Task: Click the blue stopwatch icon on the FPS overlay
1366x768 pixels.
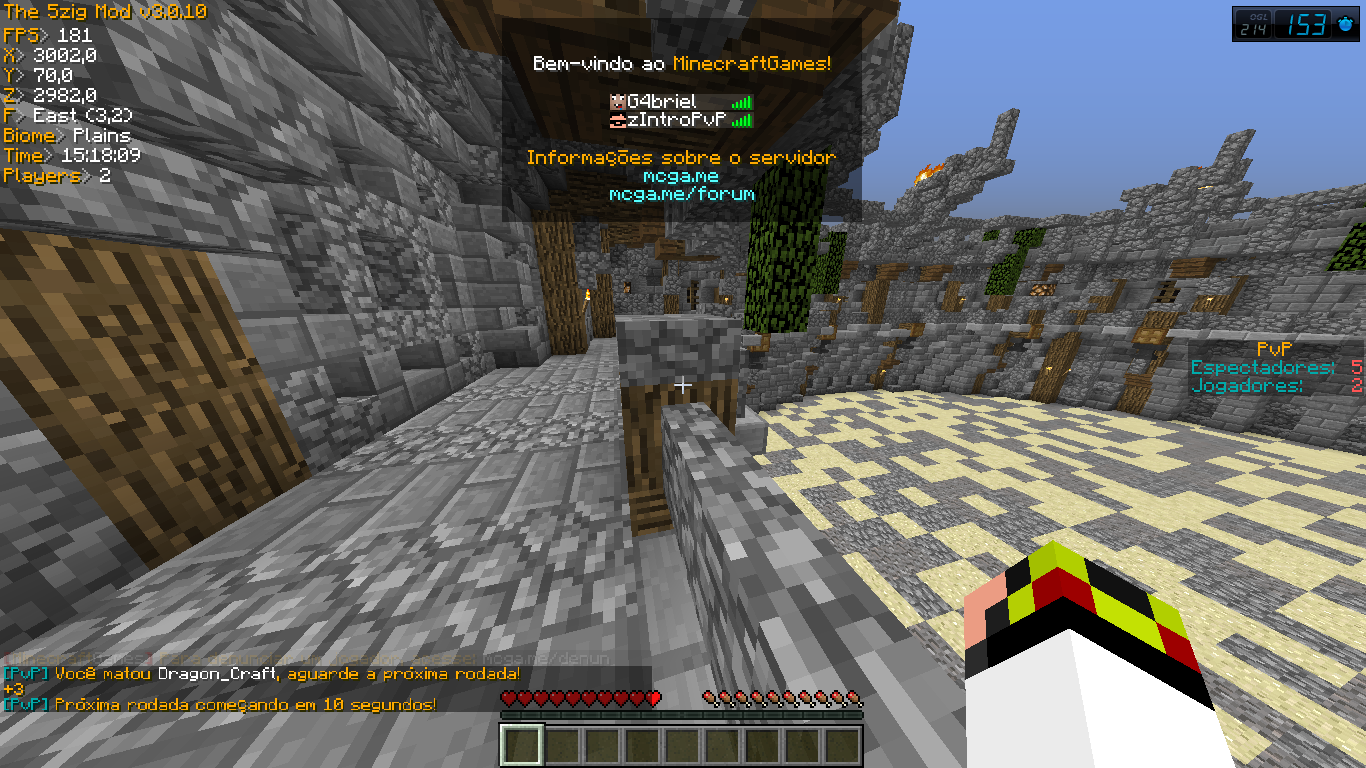Action: tap(1345, 25)
